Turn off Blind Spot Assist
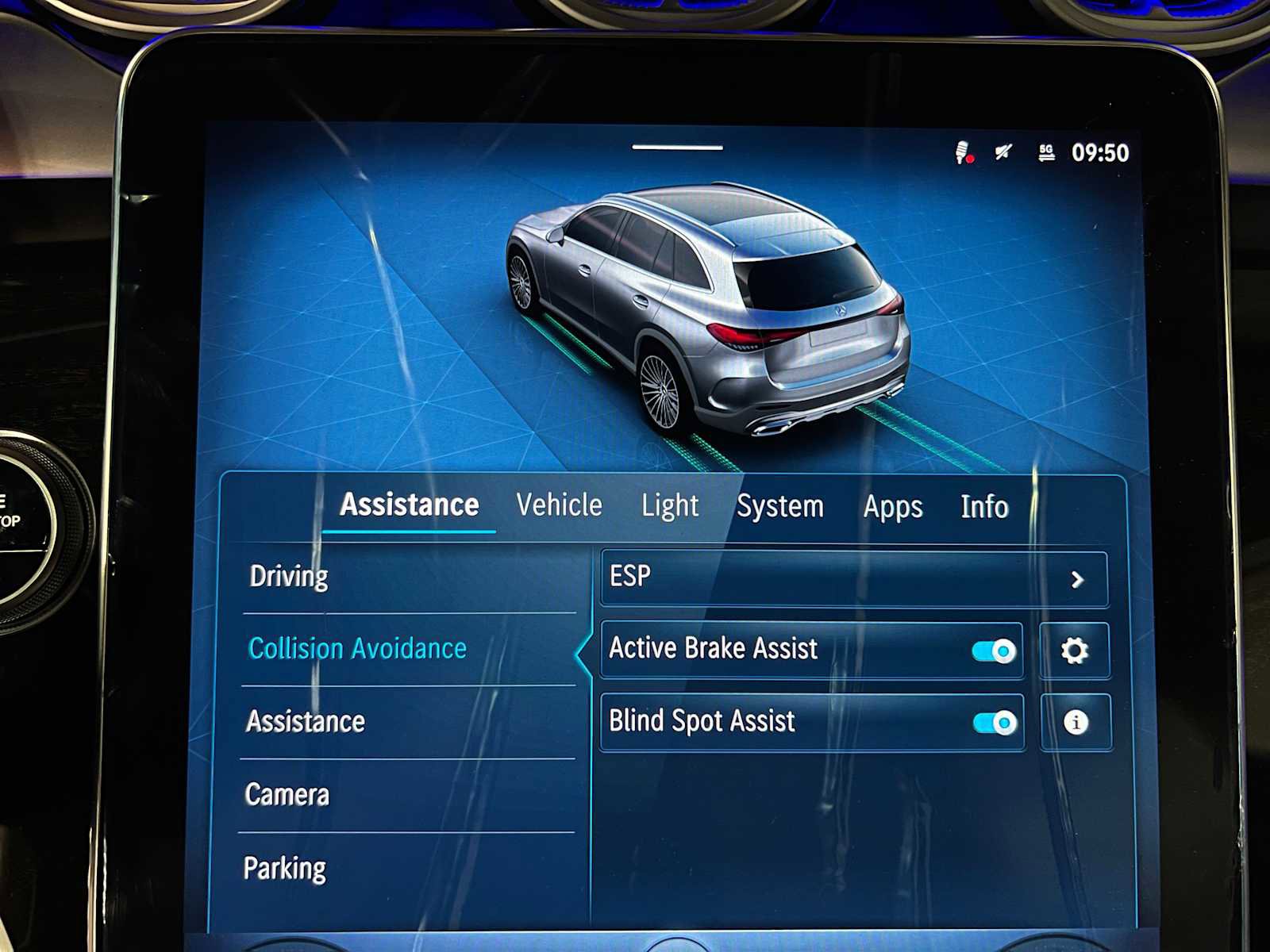1270x952 pixels. point(993,723)
